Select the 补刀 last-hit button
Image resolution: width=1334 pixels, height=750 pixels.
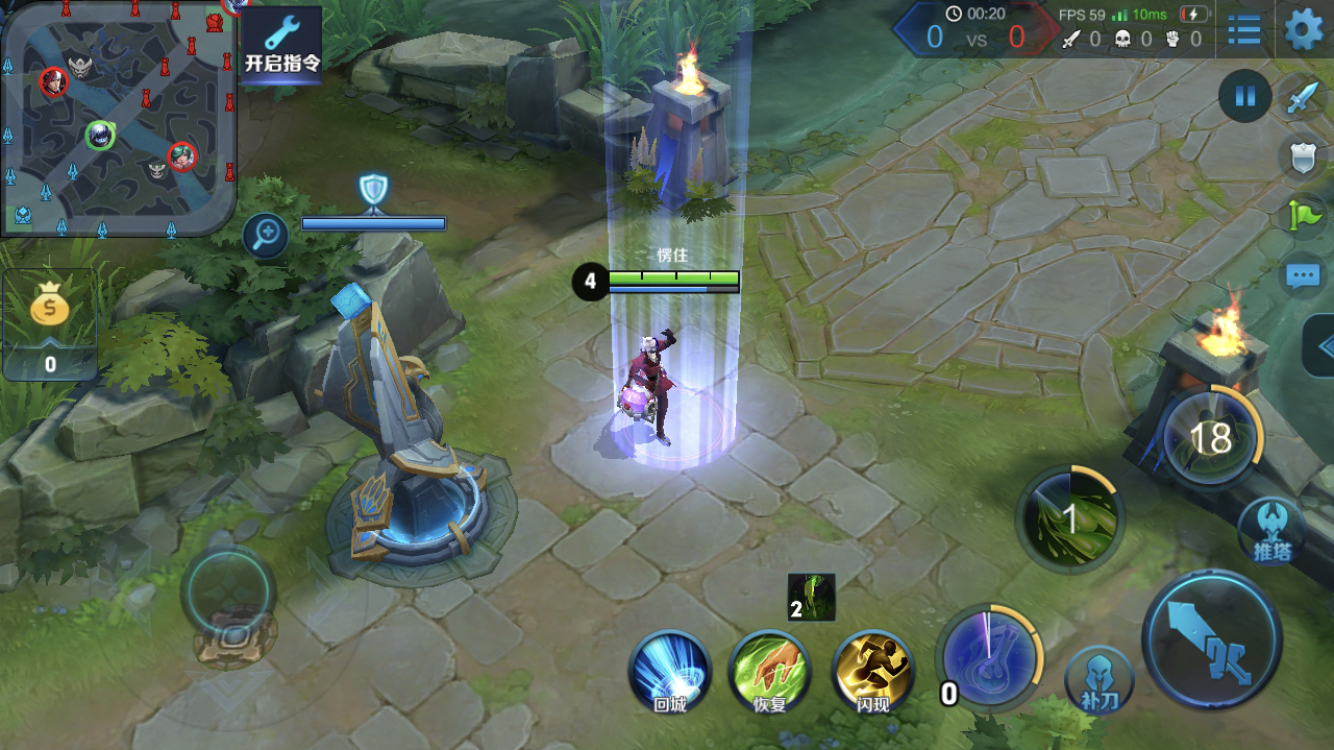[x=1099, y=682]
